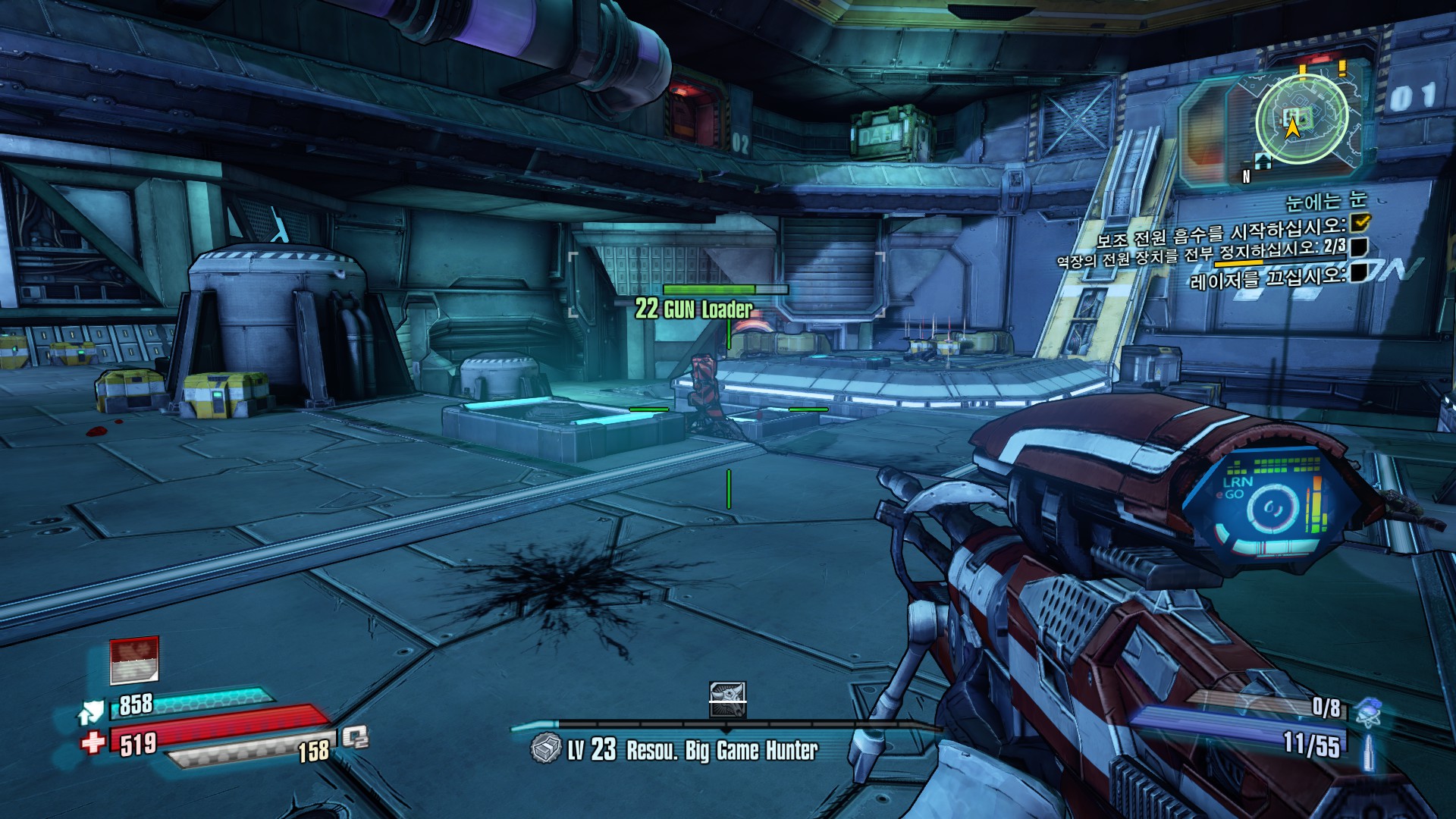Select the shield icon beside 858
The image size is (1456, 819).
point(92,712)
